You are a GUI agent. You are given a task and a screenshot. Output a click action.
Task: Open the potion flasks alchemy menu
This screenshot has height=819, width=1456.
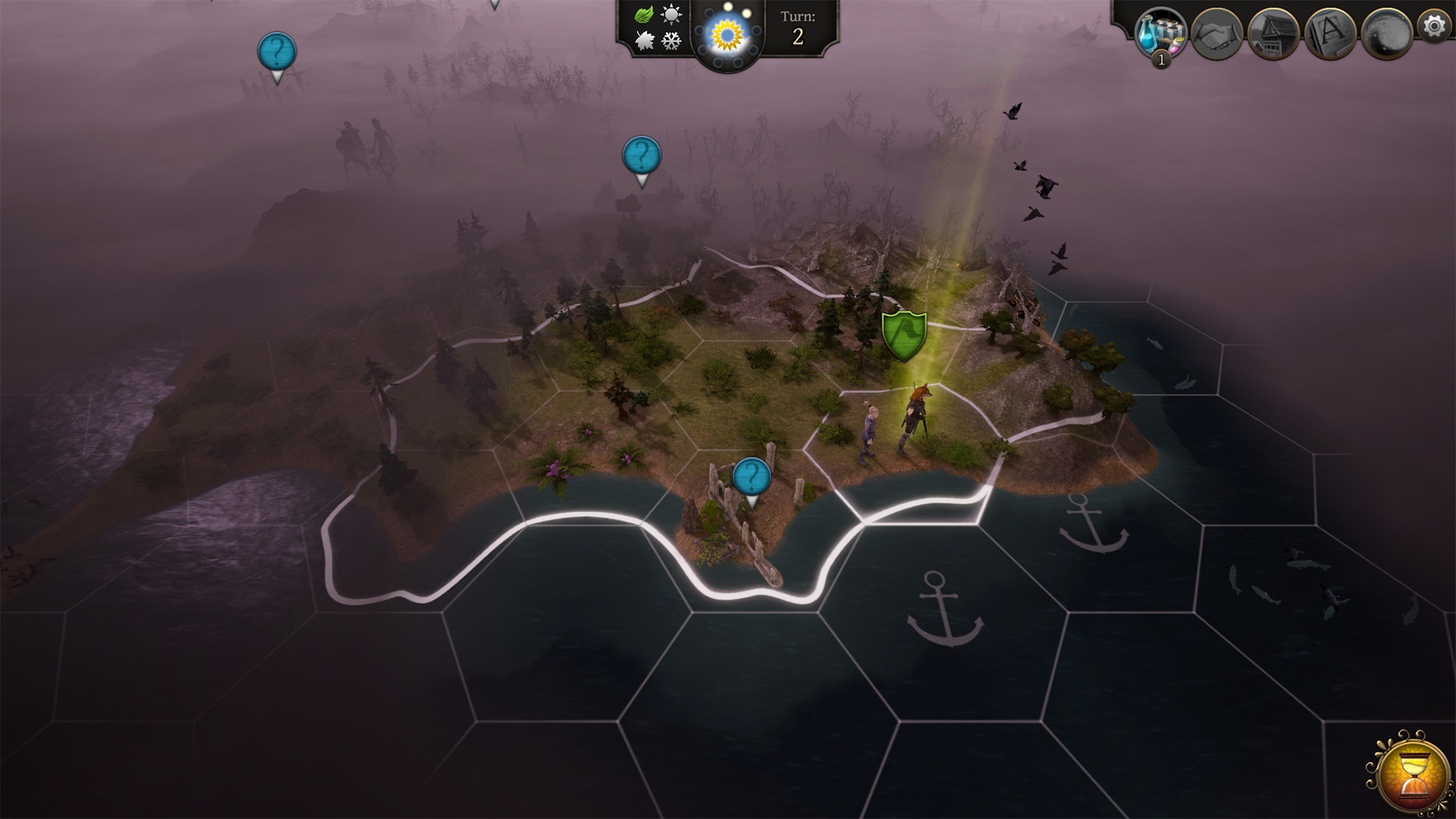coord(1160,33)
